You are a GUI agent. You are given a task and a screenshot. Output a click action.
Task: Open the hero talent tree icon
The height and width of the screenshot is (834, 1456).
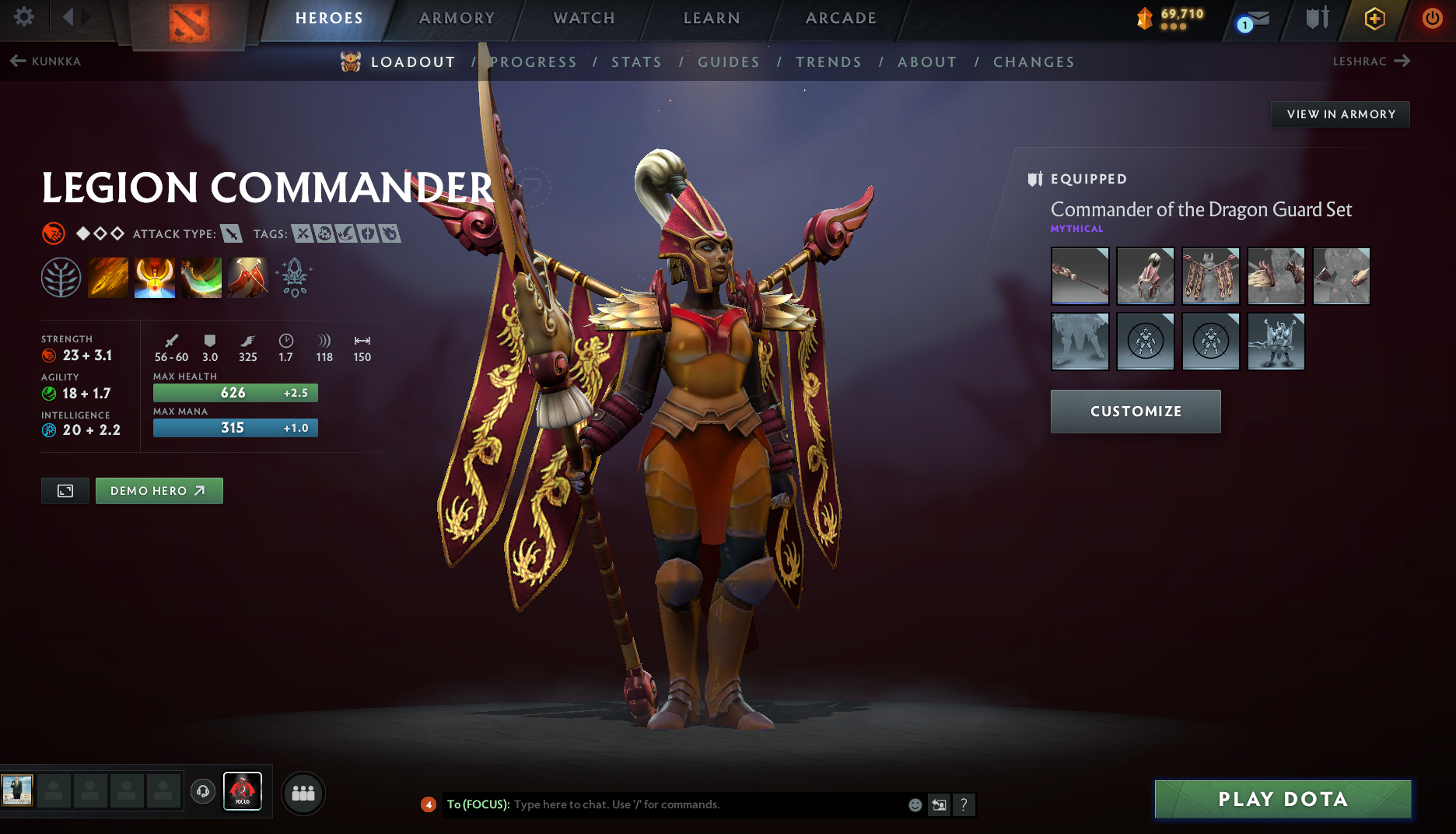pyautogui.click(x=61, y=278)
